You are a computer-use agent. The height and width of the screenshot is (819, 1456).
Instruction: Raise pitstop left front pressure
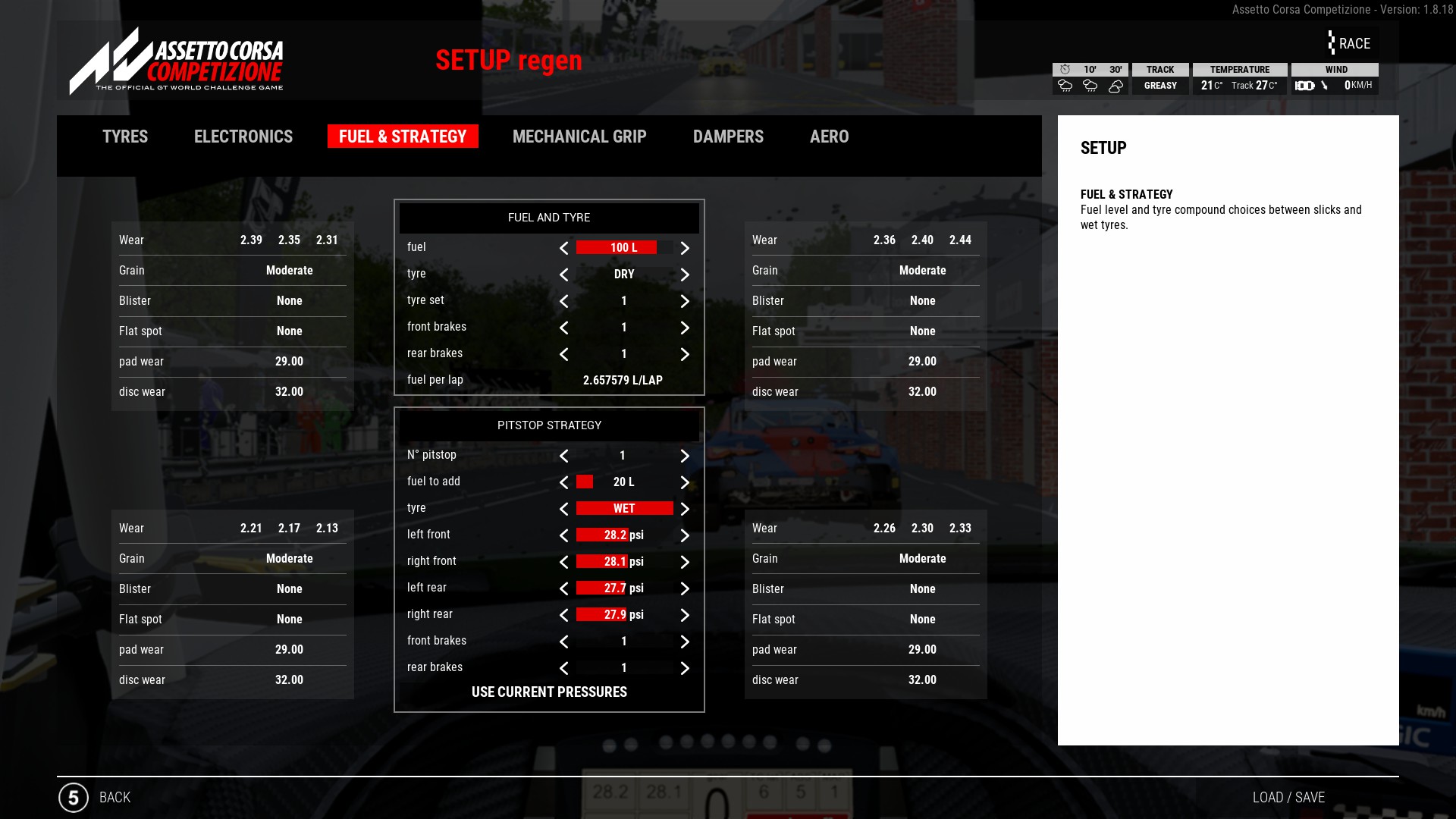pos(685,535)
